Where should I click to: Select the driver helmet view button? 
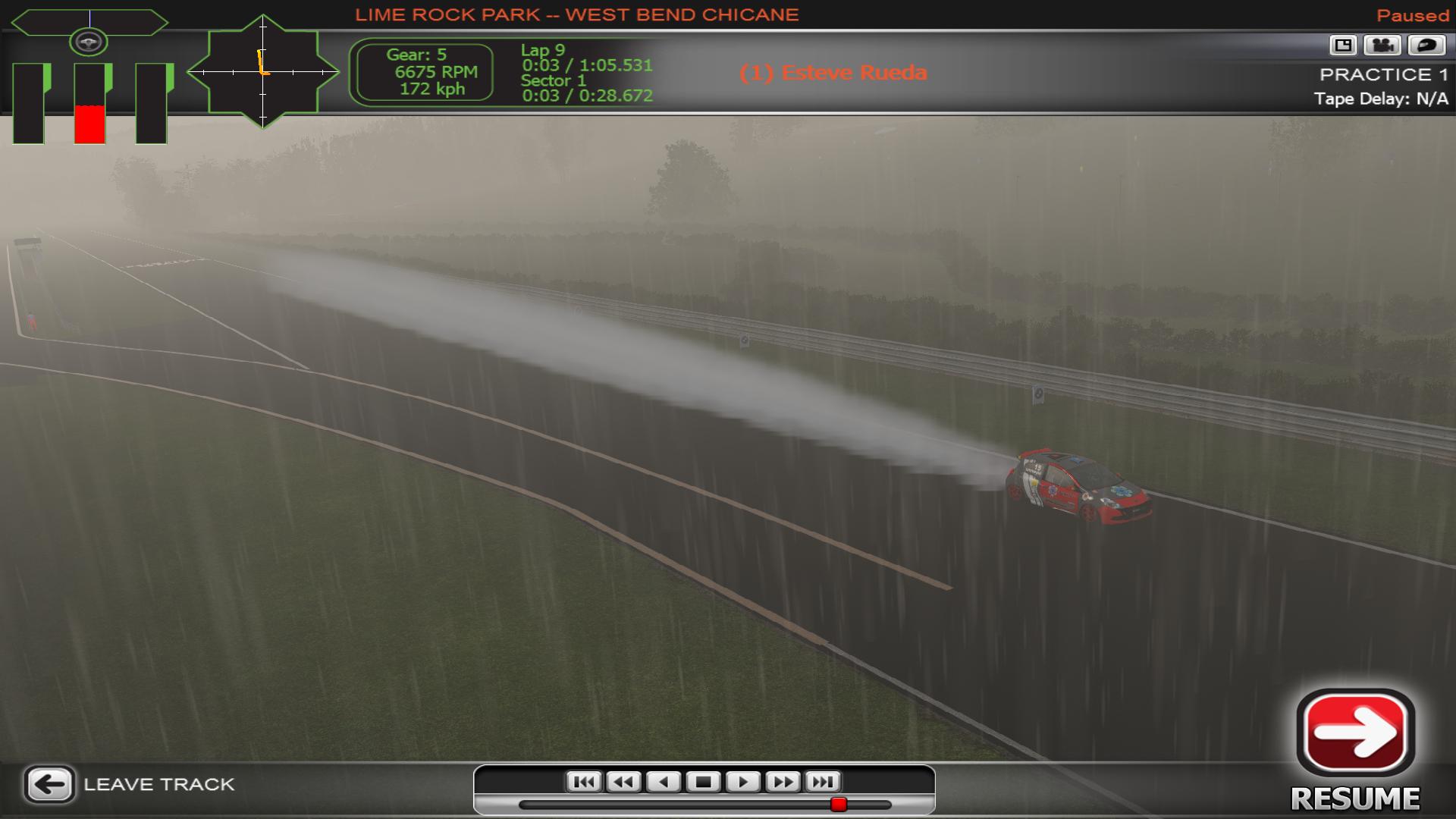pos(1426,45)
